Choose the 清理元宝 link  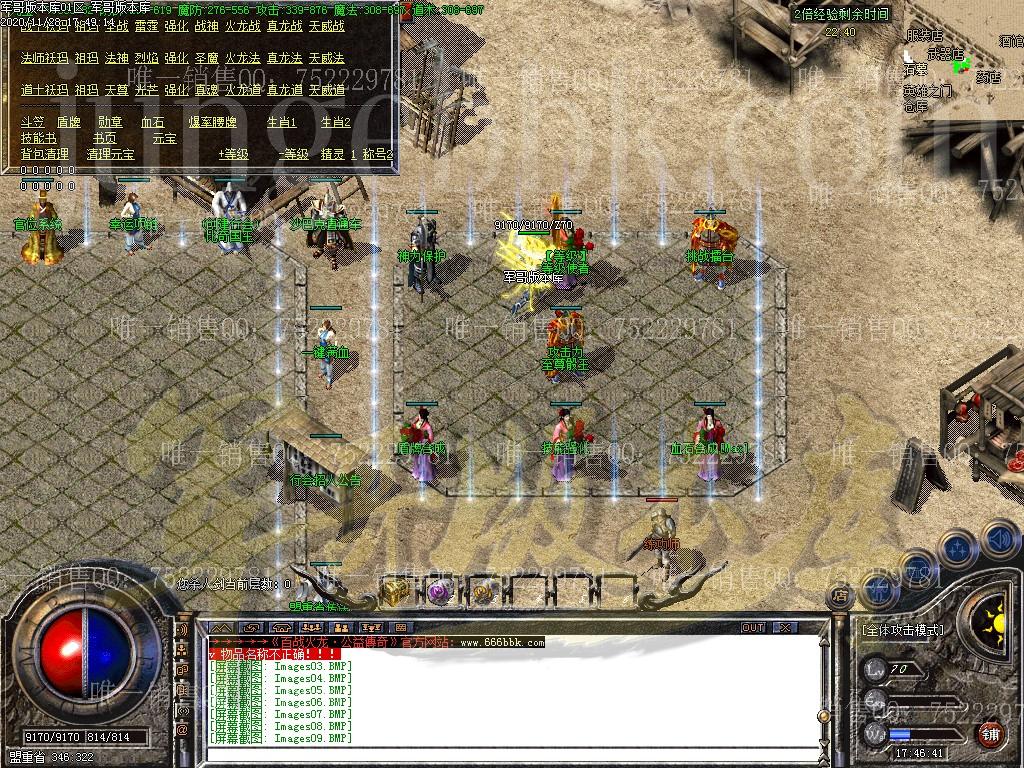pos(110,154)
